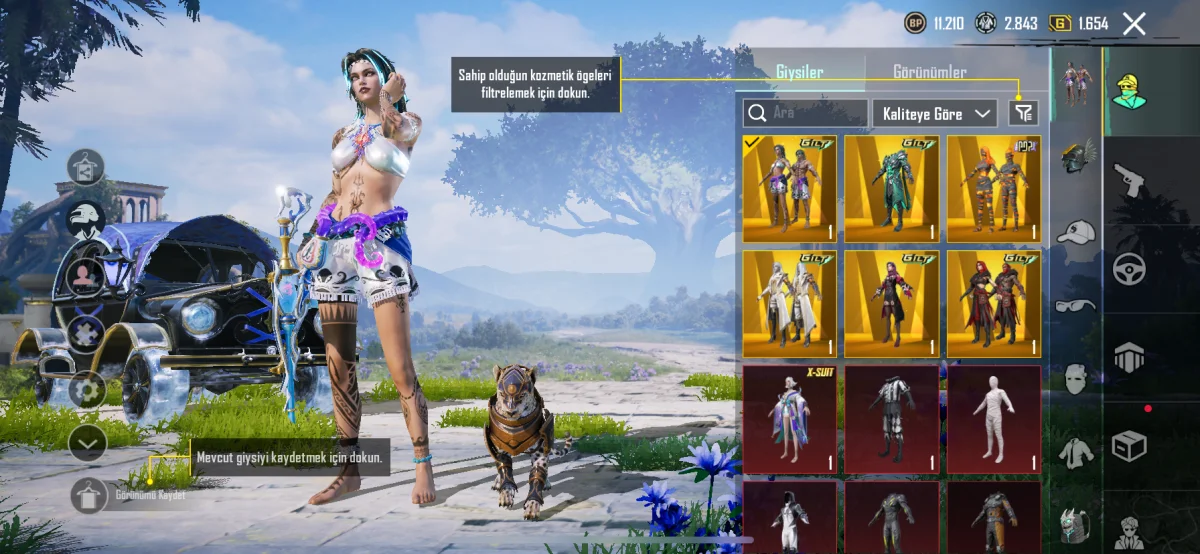Close the wardrobe with the X button
The width and height of the screenshot is (1200, 554).
coord(1134,24)
